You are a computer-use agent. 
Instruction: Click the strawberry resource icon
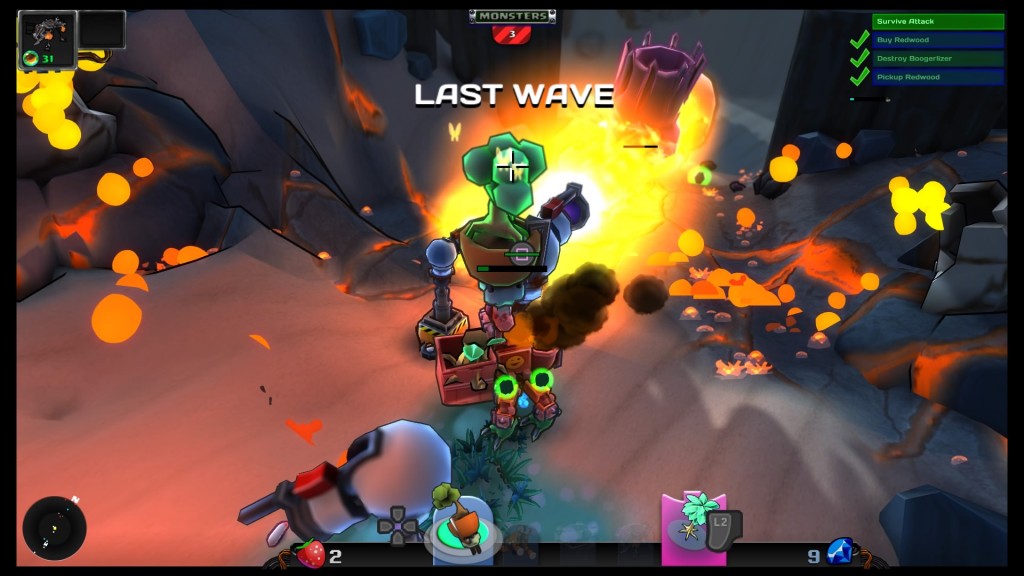pyautogui.click(x=311, y=553)
